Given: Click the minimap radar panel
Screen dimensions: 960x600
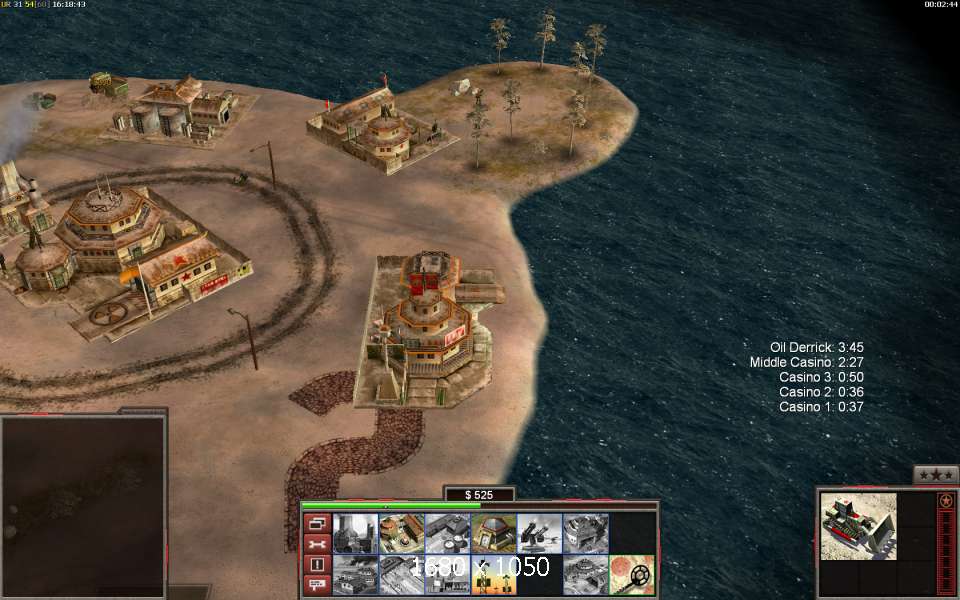Looking at the screenshot, I should 82,506.
